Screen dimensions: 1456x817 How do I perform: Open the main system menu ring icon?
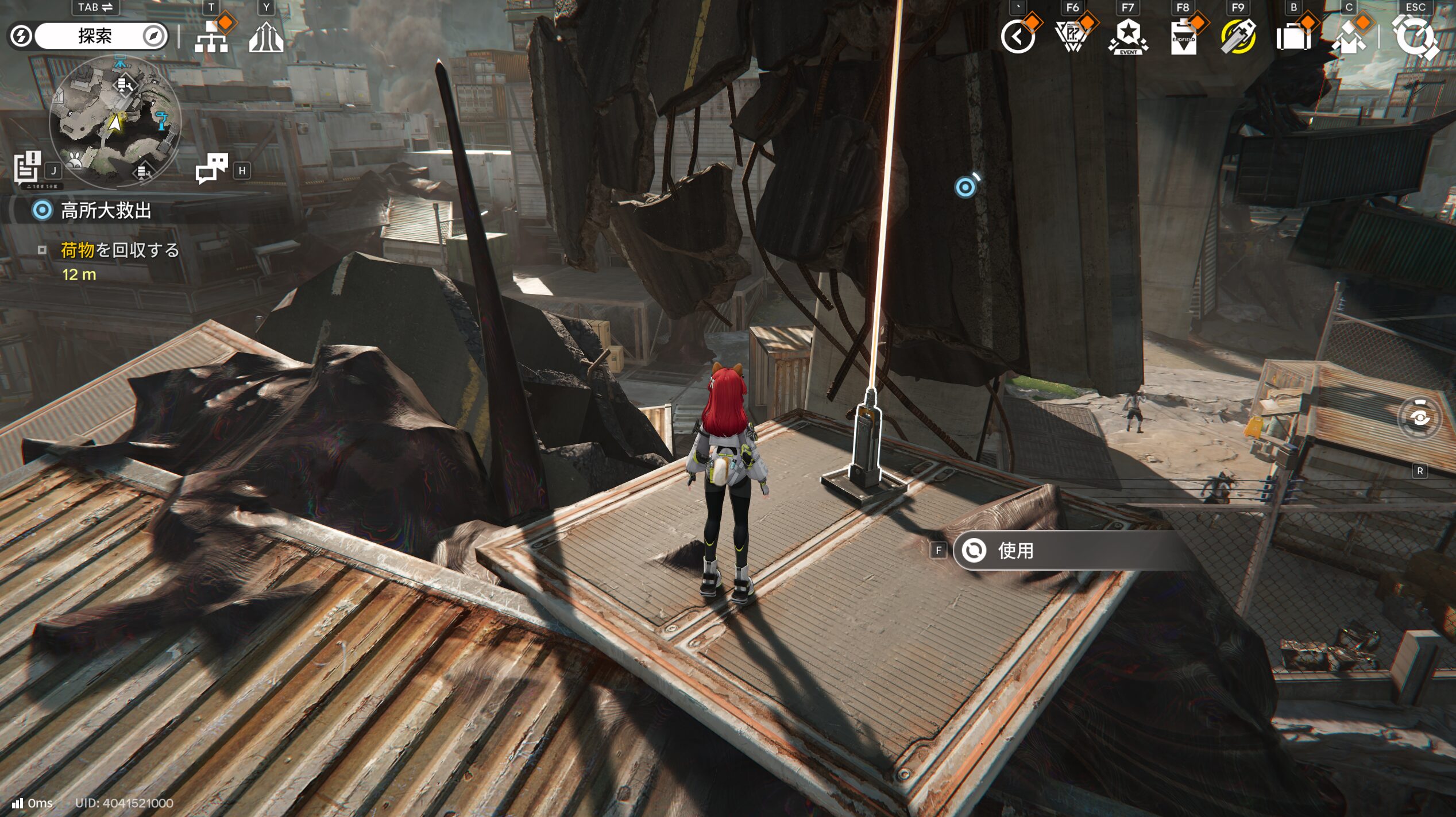coord(1415,38)
